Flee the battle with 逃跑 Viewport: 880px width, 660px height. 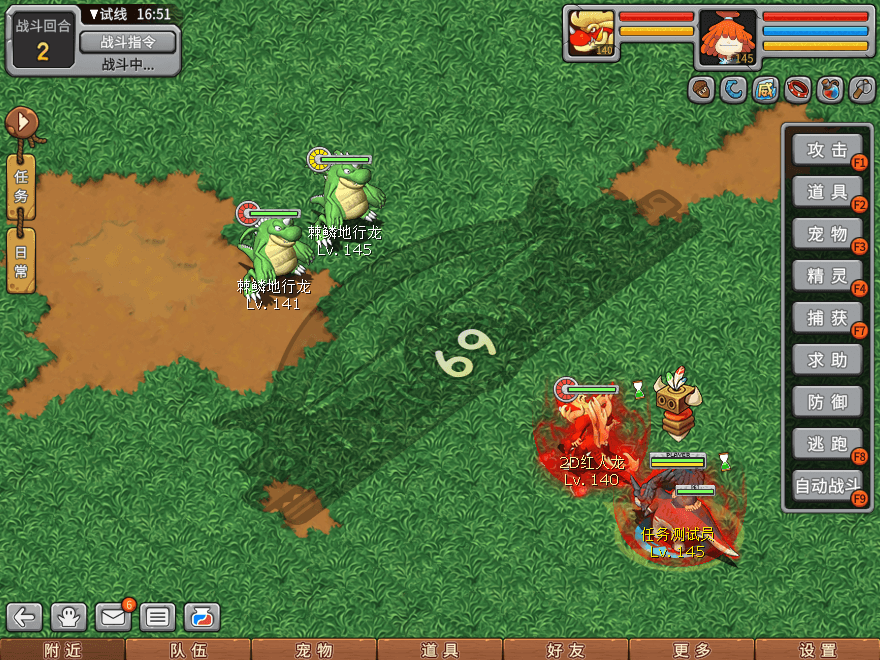tap(827, 443)
